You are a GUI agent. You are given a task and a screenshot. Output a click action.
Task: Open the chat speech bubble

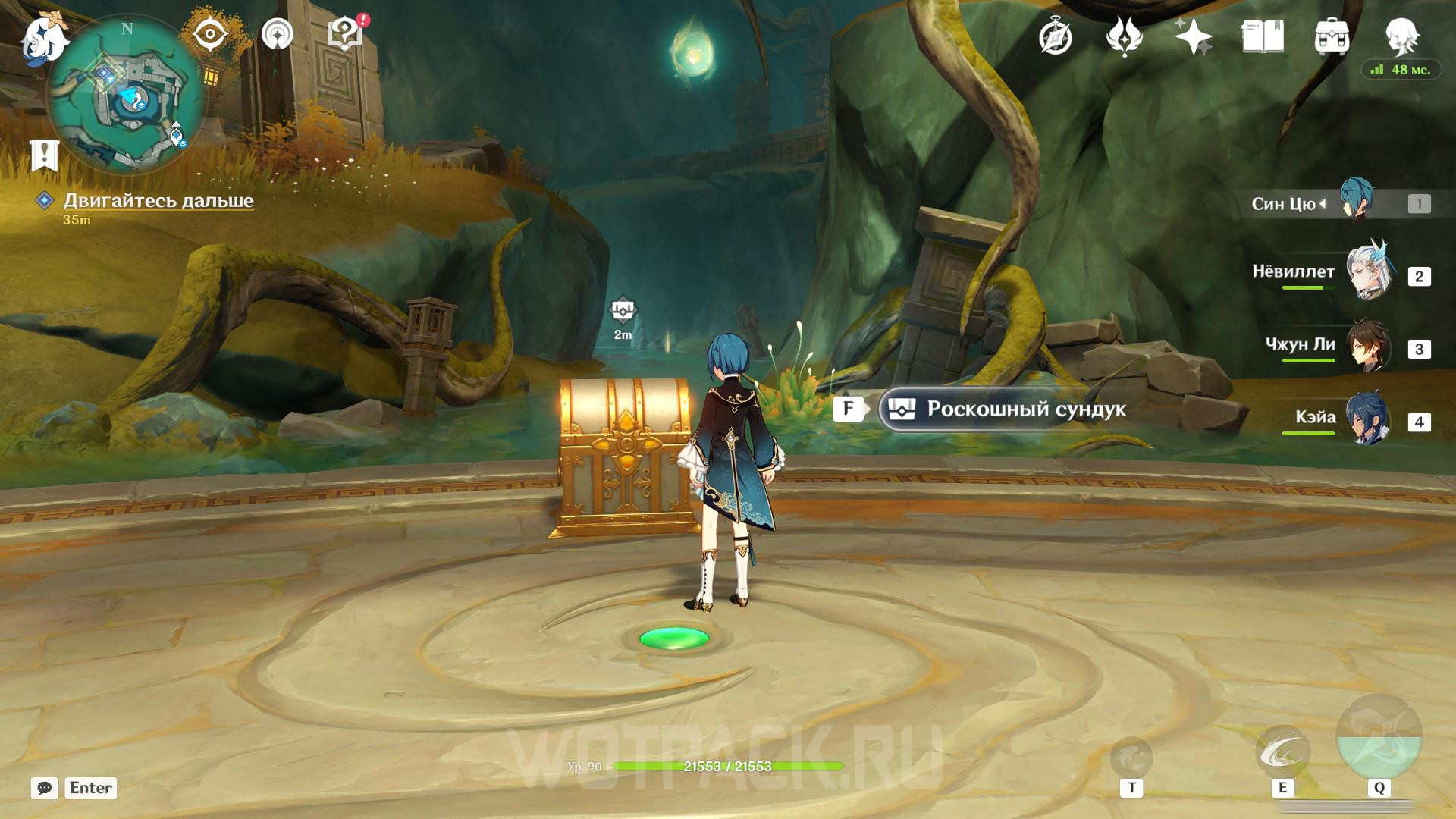[44, 788]
